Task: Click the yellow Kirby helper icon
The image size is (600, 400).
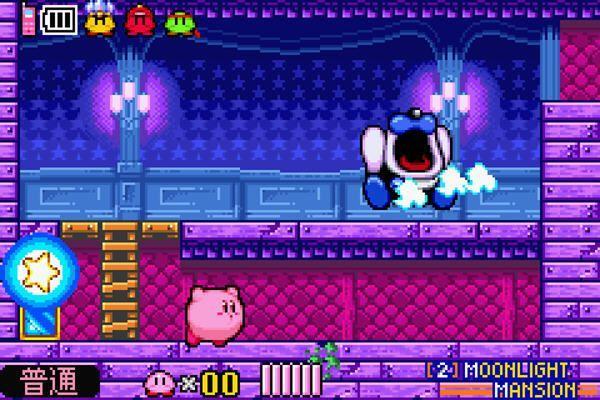Action: point(98,21)
